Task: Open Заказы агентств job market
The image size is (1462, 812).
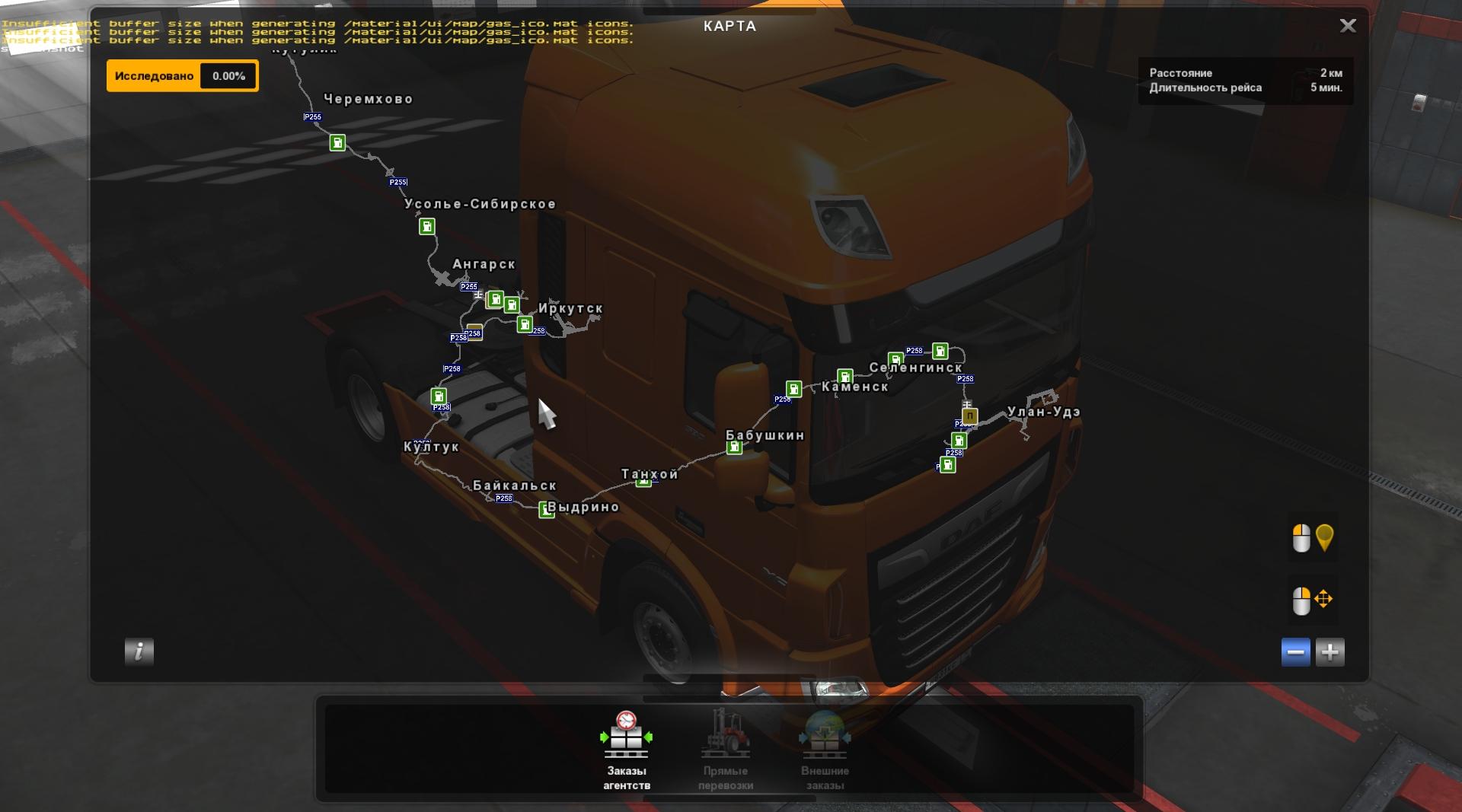Action: point(626,750)
